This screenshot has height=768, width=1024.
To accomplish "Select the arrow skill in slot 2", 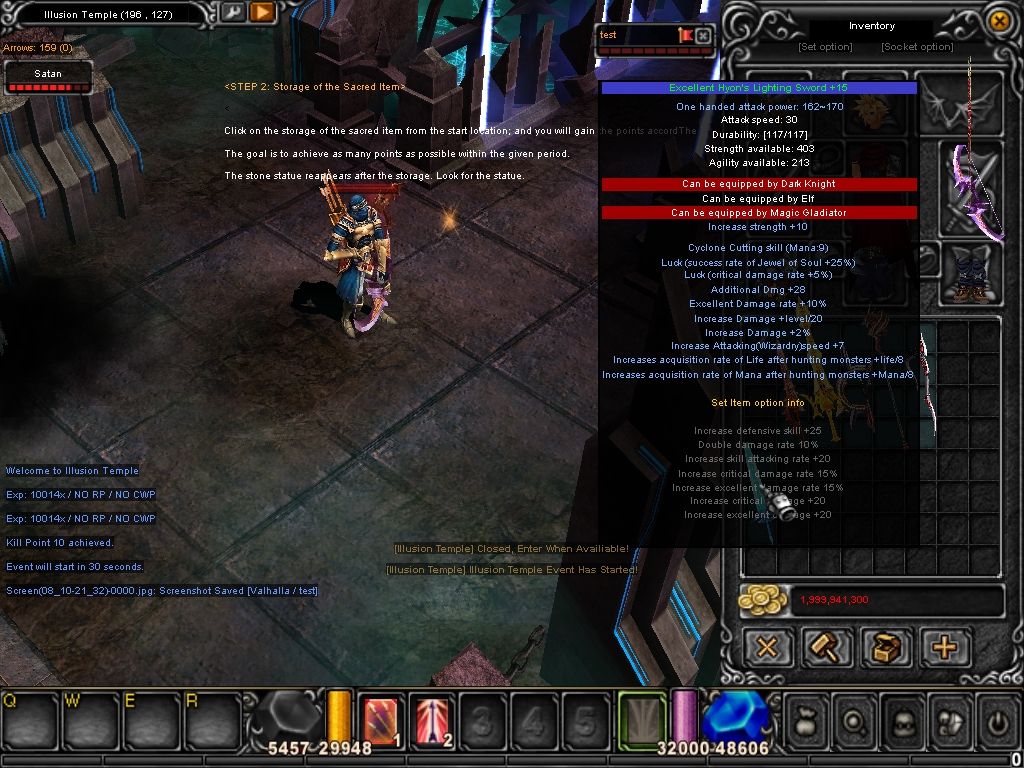I will pos(432,720).
